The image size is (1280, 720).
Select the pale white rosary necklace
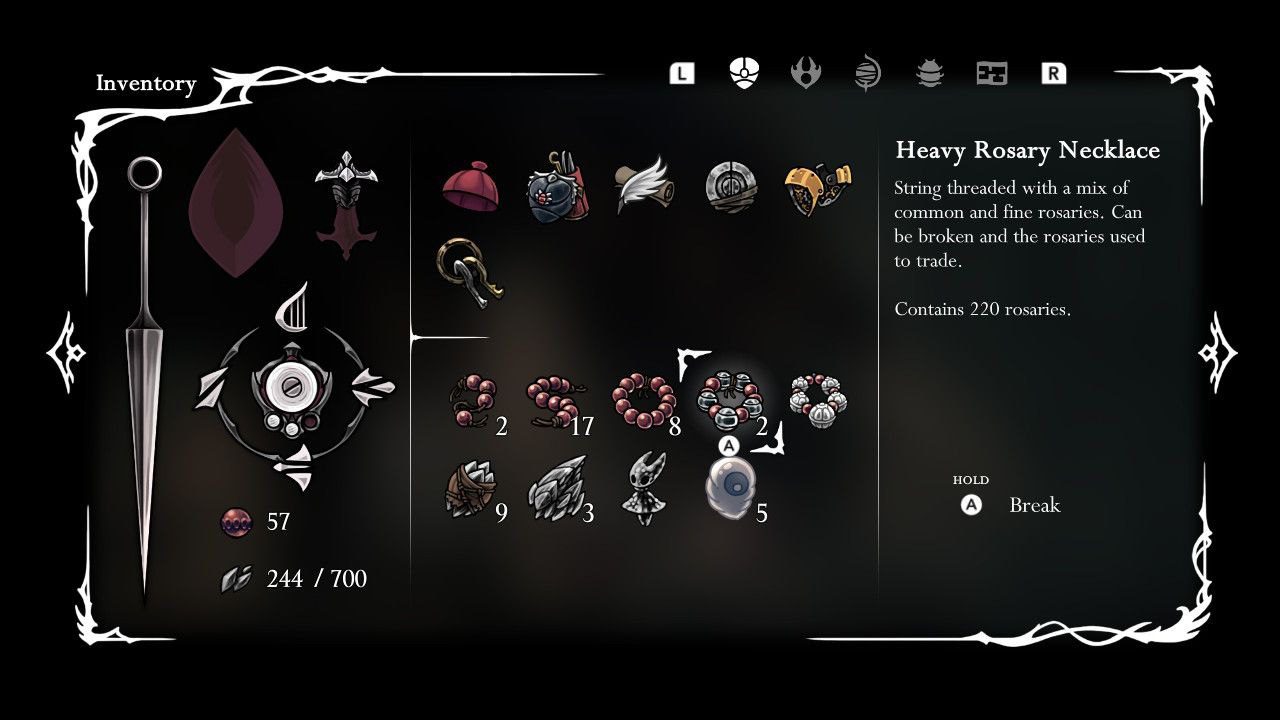pyautogui.click(x=818, y=398)
